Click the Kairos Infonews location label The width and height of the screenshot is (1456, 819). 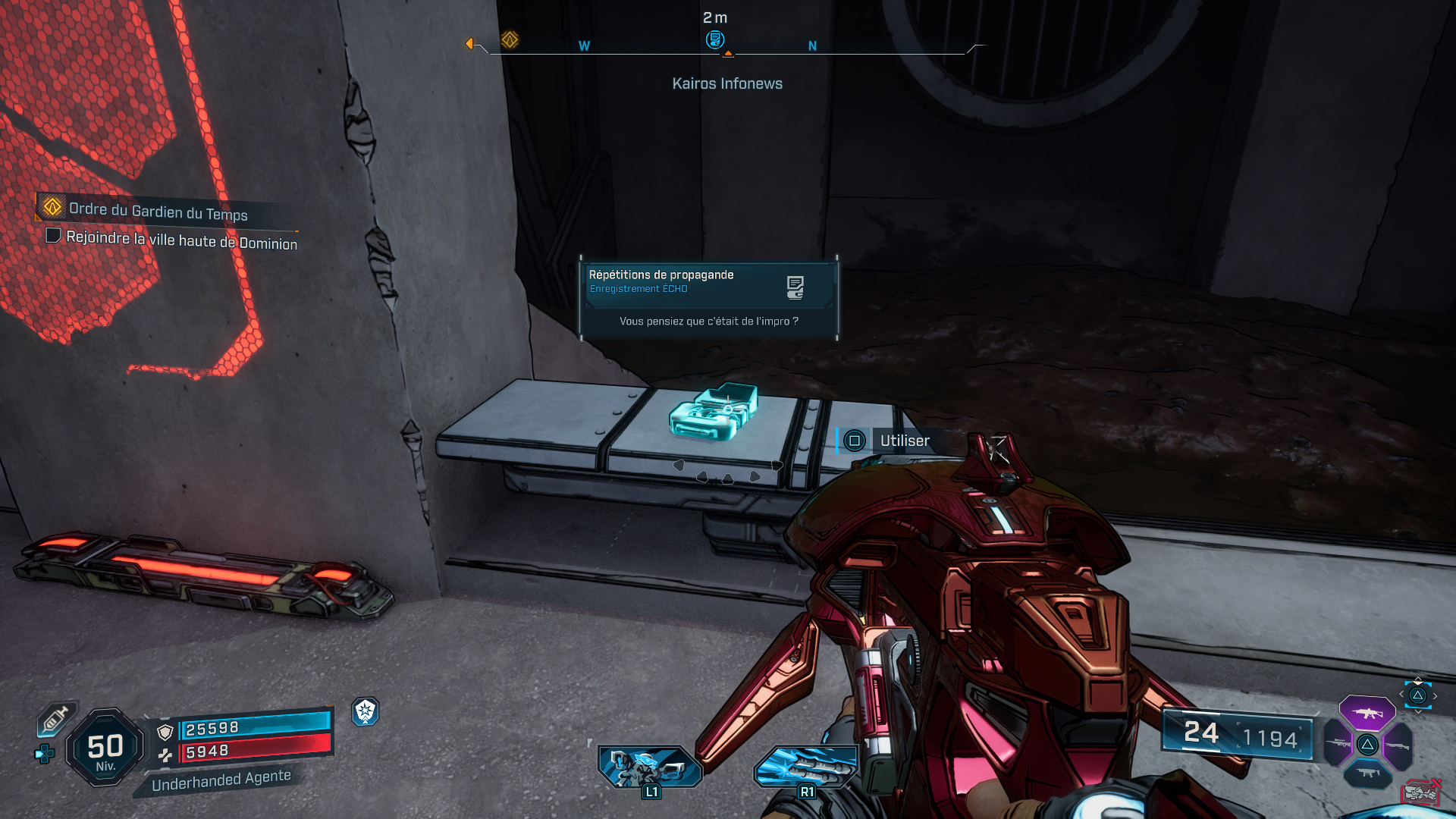(x=727, y=83)
